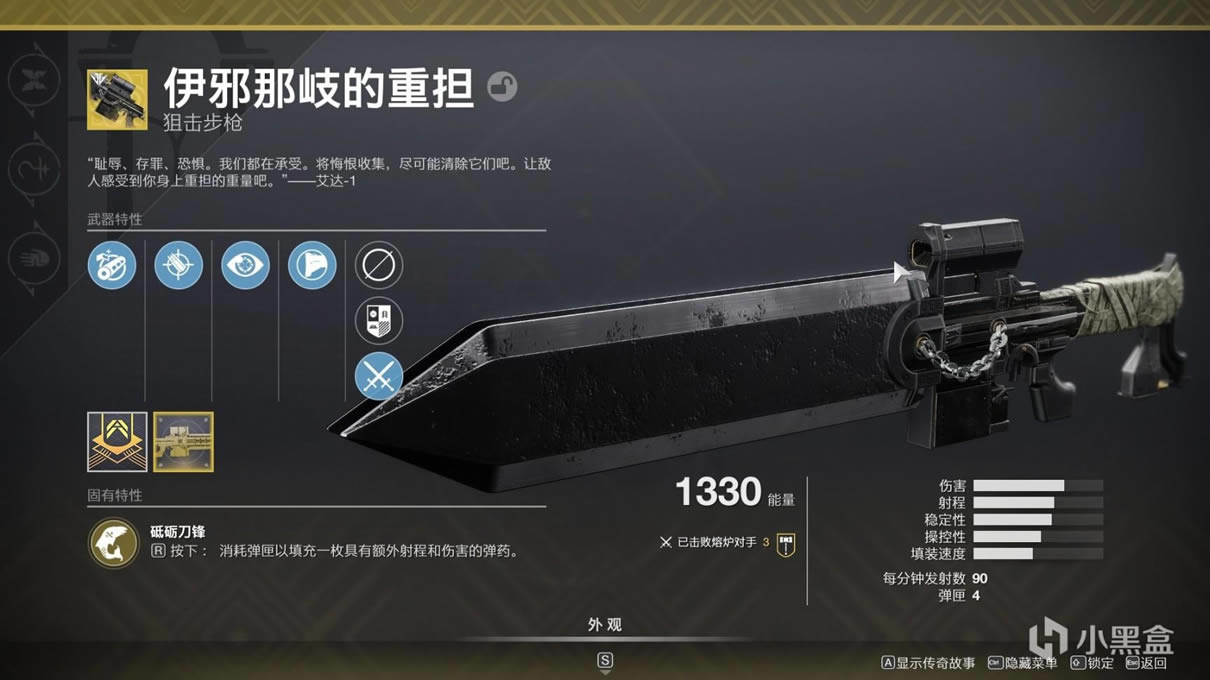Select the stock perk icon
The height and width of the screenshot is (680, 1210).
tap(312, 266)
